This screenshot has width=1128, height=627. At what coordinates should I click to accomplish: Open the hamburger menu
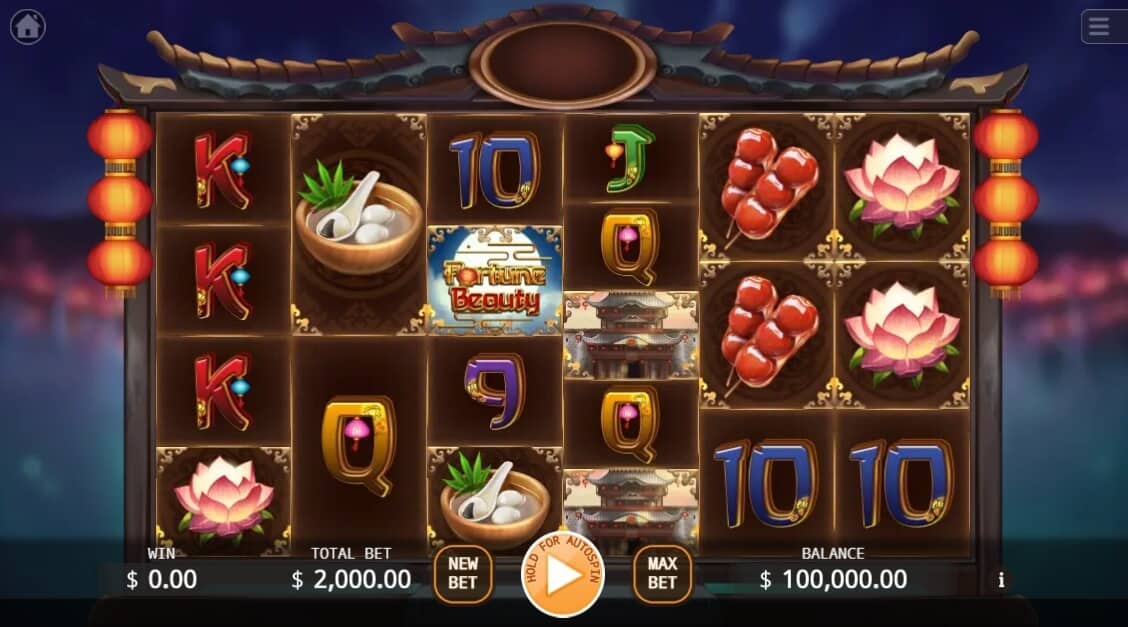click(1100, 27)
